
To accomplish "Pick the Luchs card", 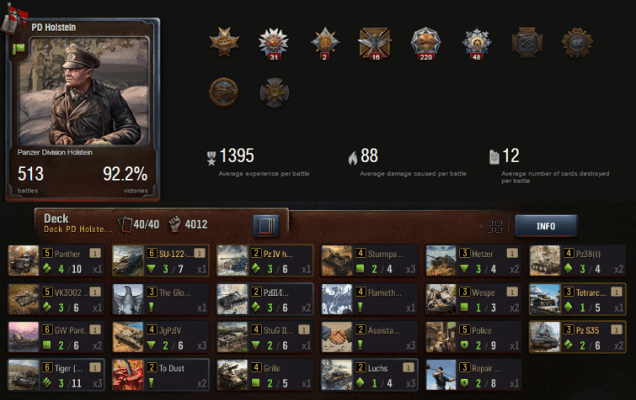I will click(x=369, y=374).
